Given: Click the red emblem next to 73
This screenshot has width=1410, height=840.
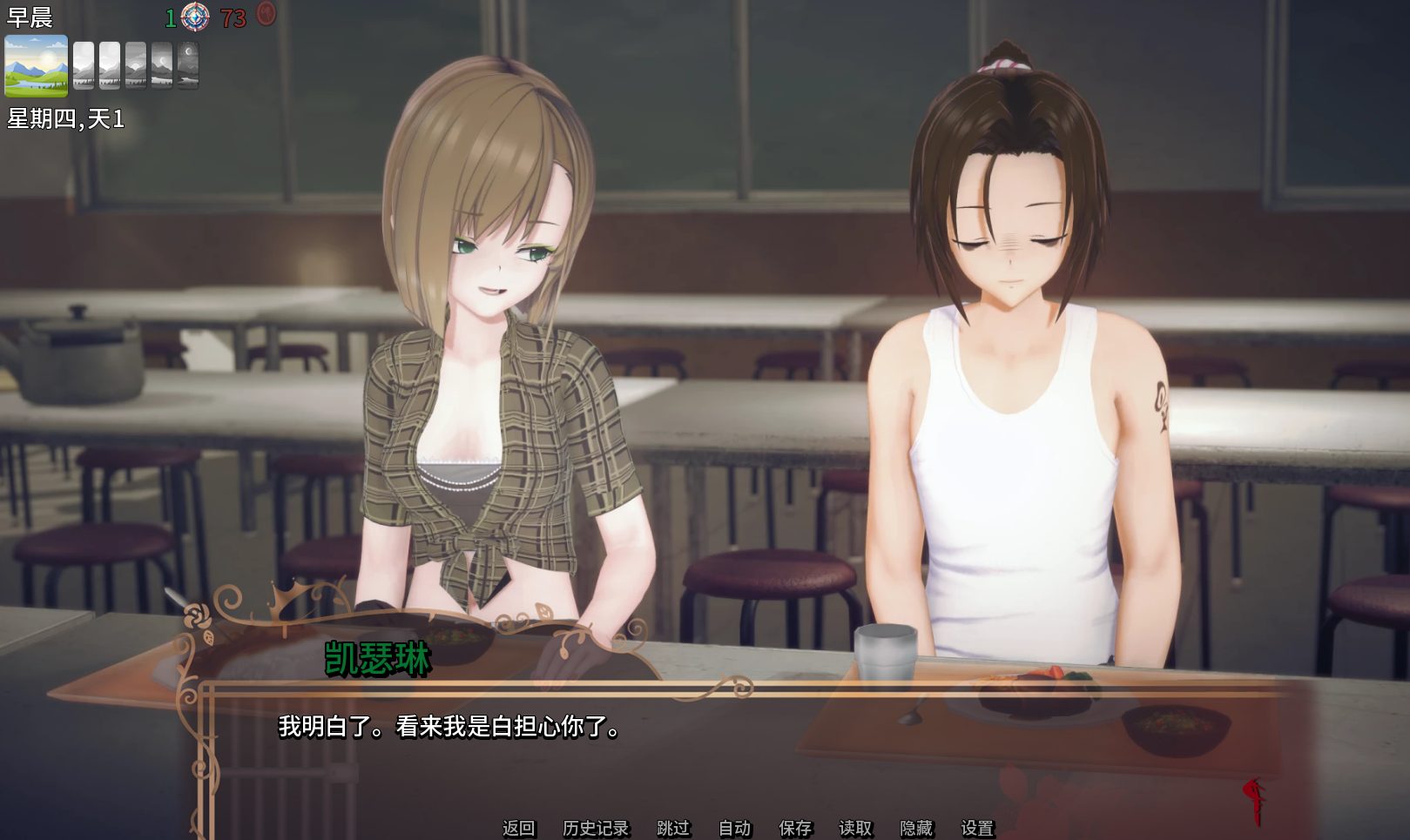Looking at the screenshot, I should click(x=266, y=14).
